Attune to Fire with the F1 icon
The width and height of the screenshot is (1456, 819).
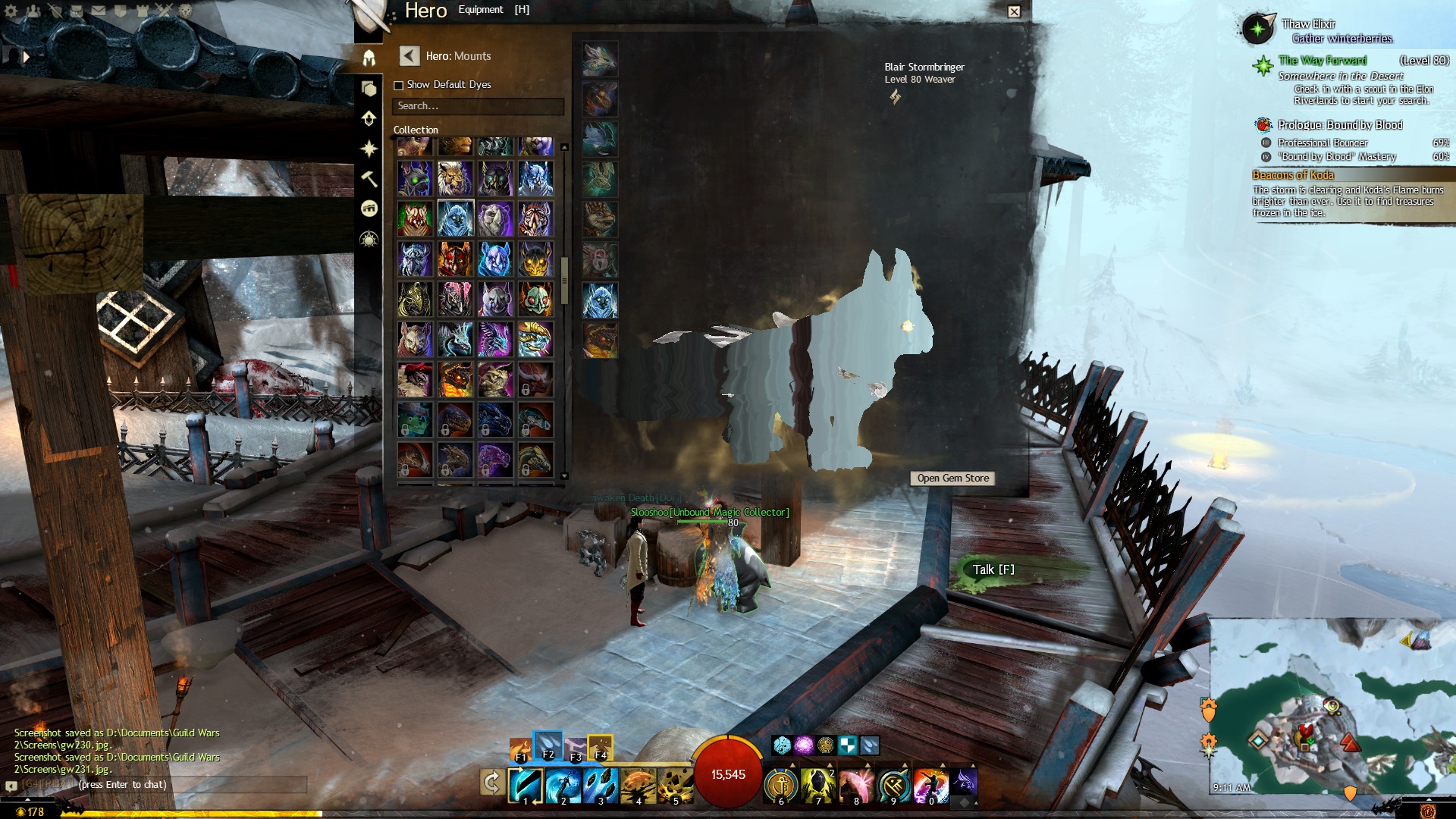coord(521,749)
